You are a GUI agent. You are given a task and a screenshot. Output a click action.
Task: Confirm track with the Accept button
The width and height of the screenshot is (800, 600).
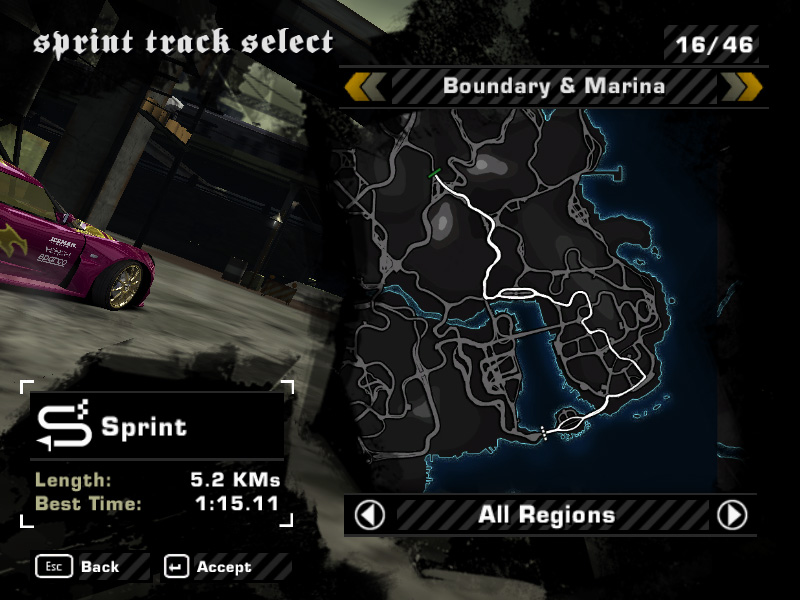(x=209, y=567)
